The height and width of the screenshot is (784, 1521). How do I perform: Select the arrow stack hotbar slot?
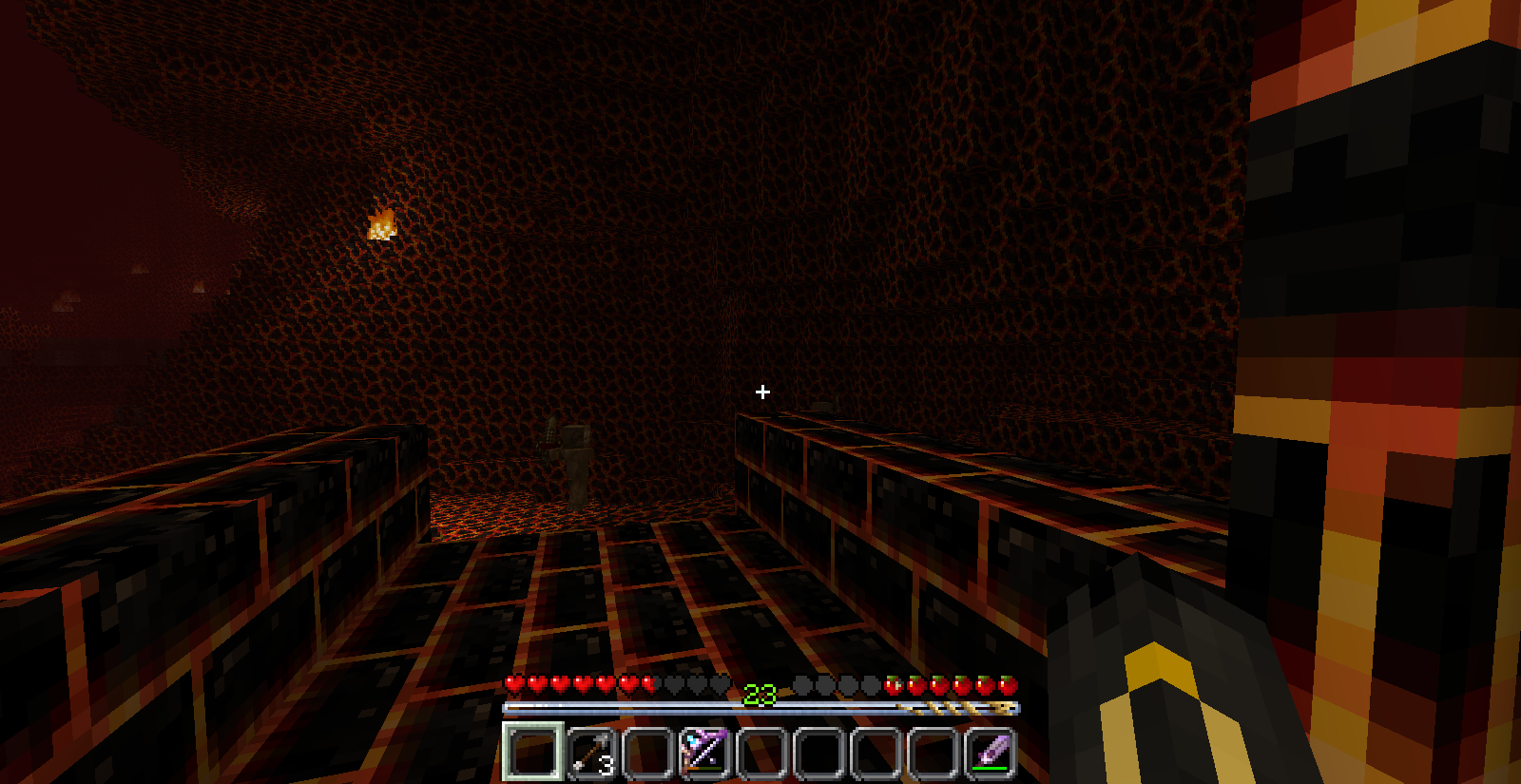tap(589, 753)
